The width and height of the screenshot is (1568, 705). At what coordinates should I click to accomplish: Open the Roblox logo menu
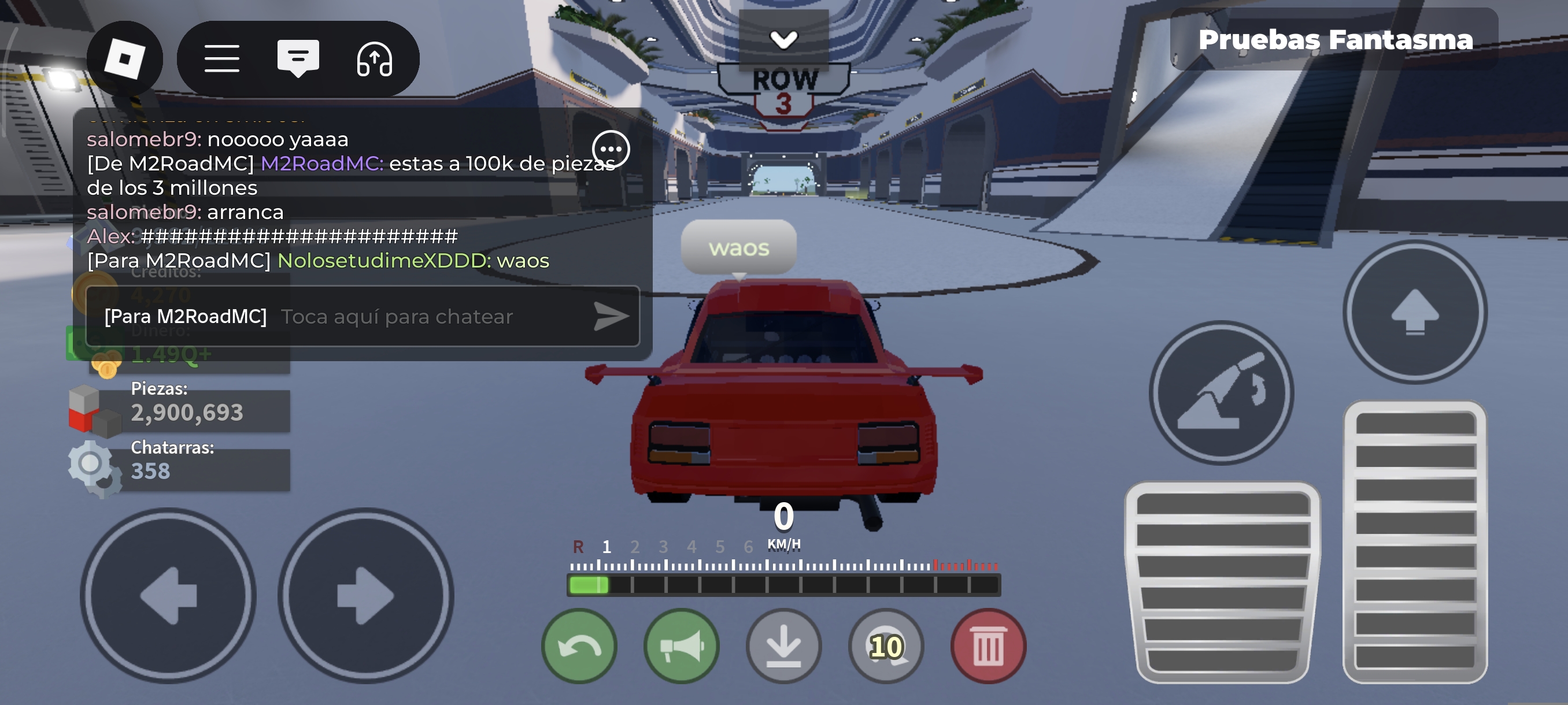click(124, 58)
